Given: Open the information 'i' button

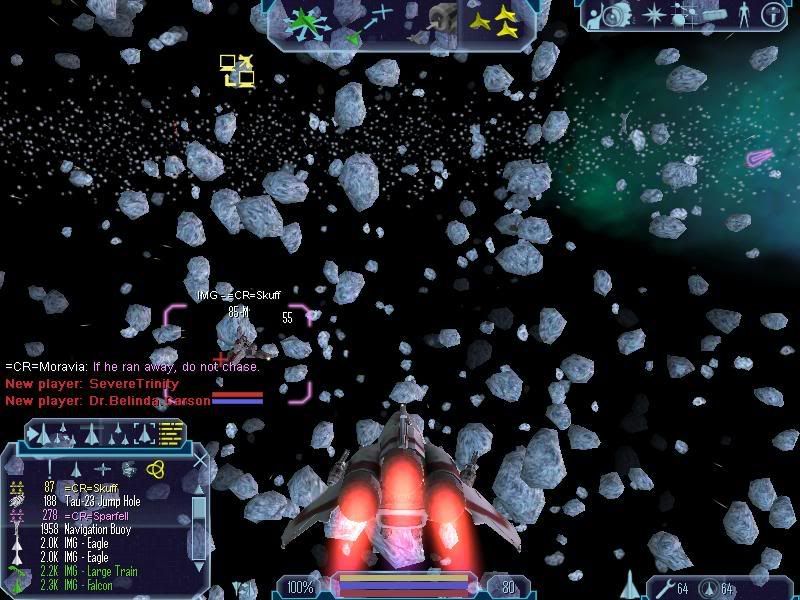Looking at the screenshot, I should coord(771,15).
